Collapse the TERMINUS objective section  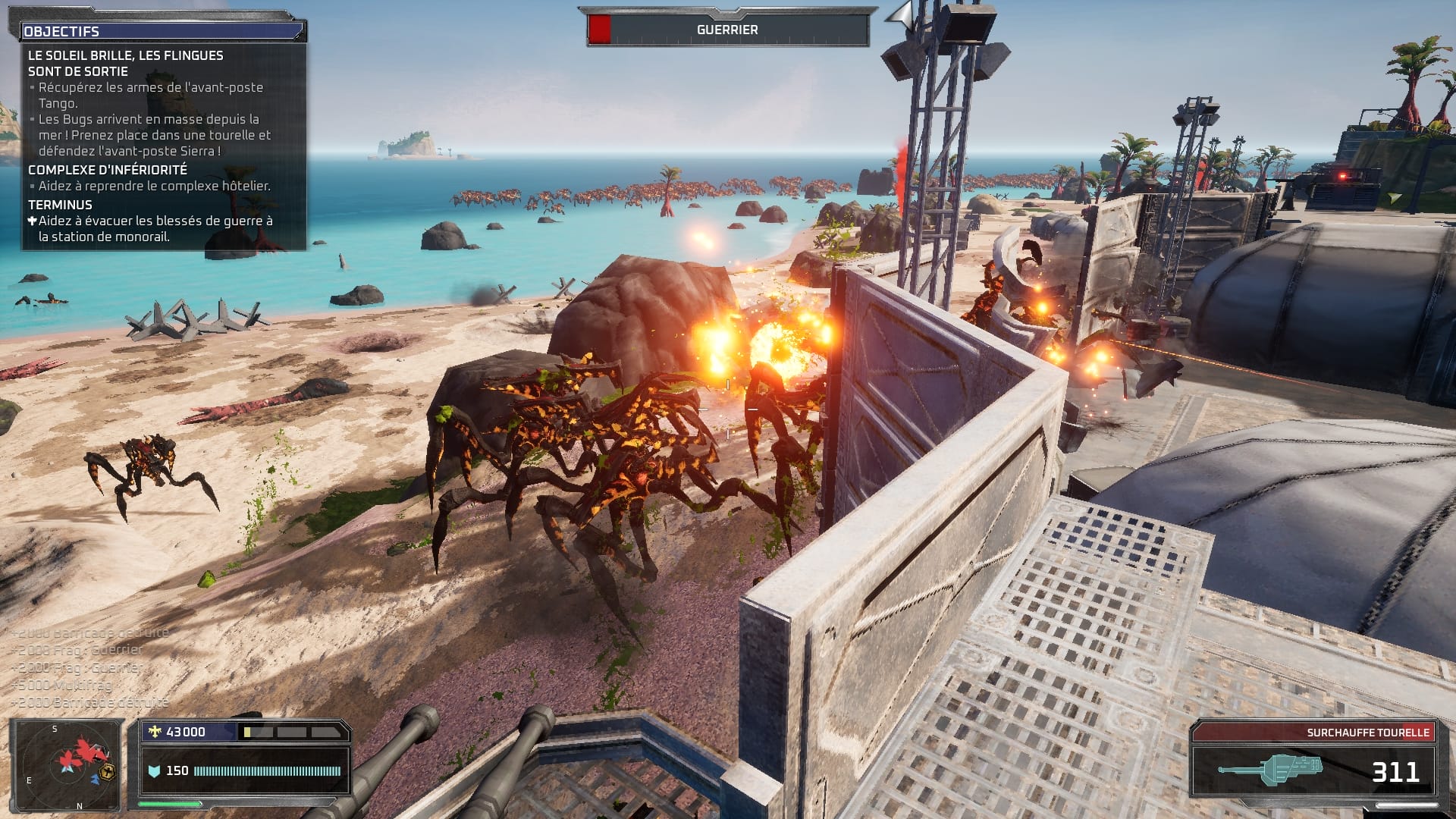pos(59,204)
